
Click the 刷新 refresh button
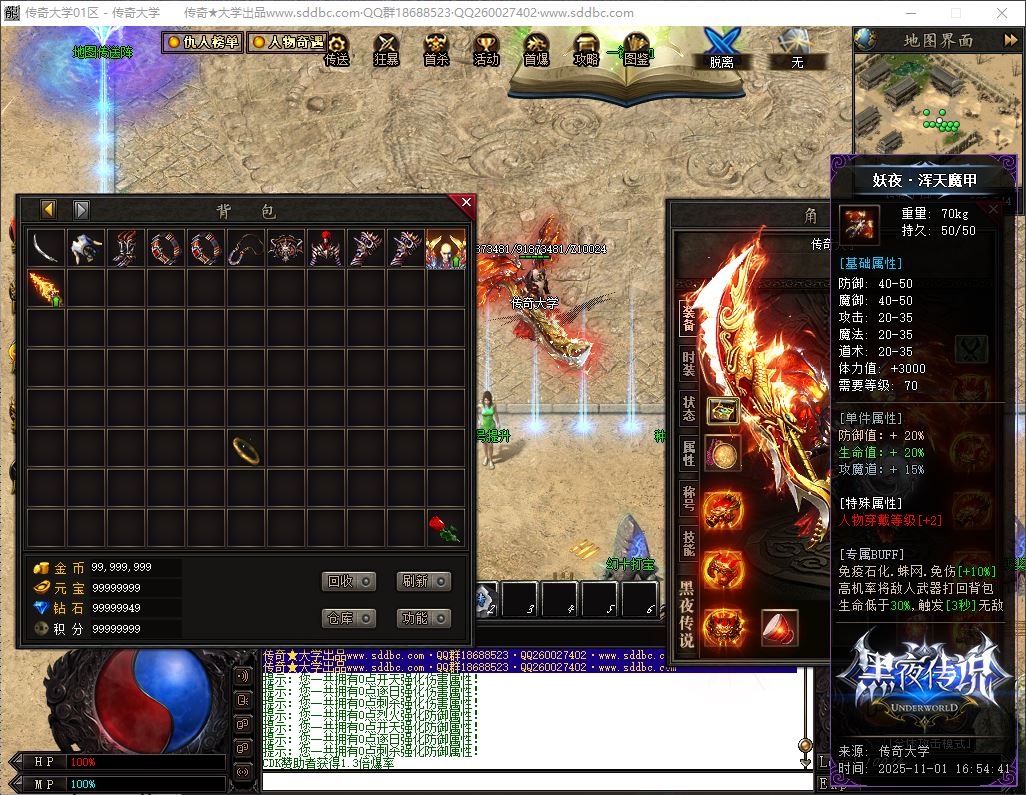coord(423,582)
